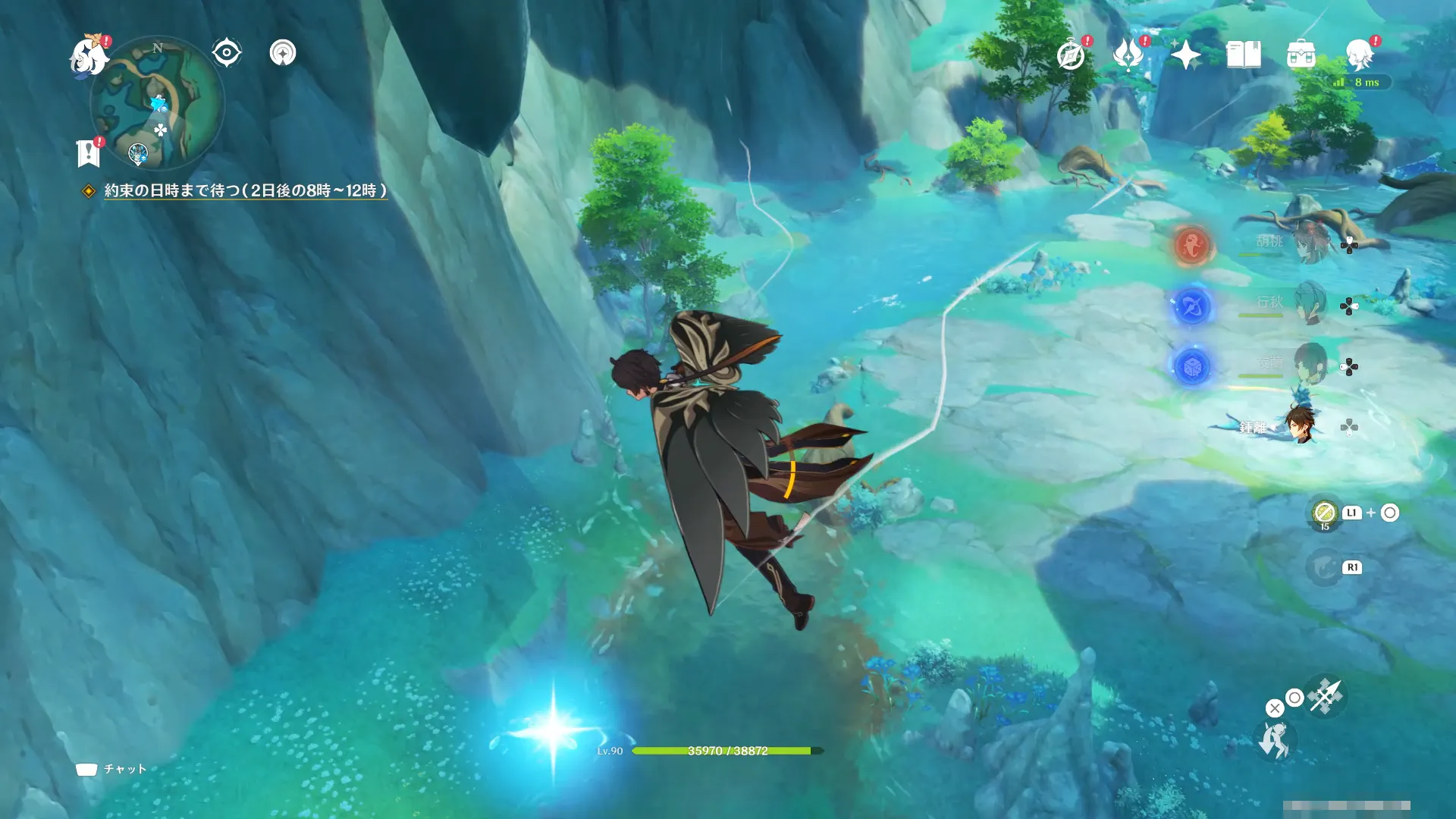This screenshot has width=1456, height=819.
Task: Open the inventory backpack
Action: click(x=1301, y=55)
